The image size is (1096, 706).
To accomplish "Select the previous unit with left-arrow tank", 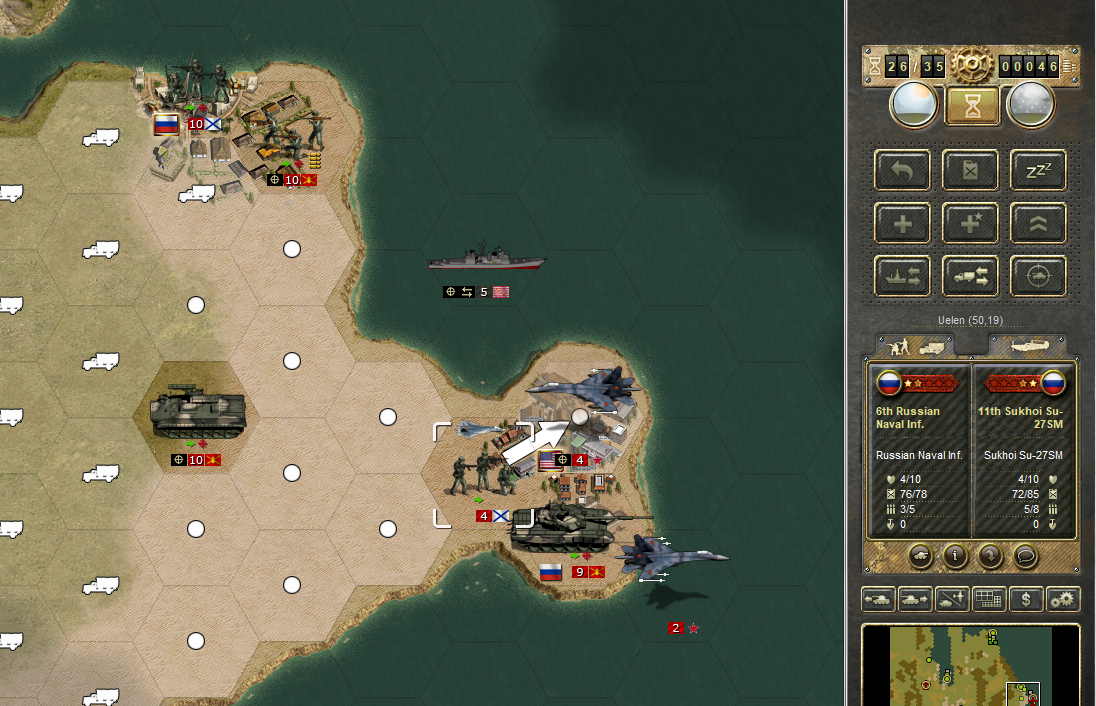I will (x=878, y=599).
